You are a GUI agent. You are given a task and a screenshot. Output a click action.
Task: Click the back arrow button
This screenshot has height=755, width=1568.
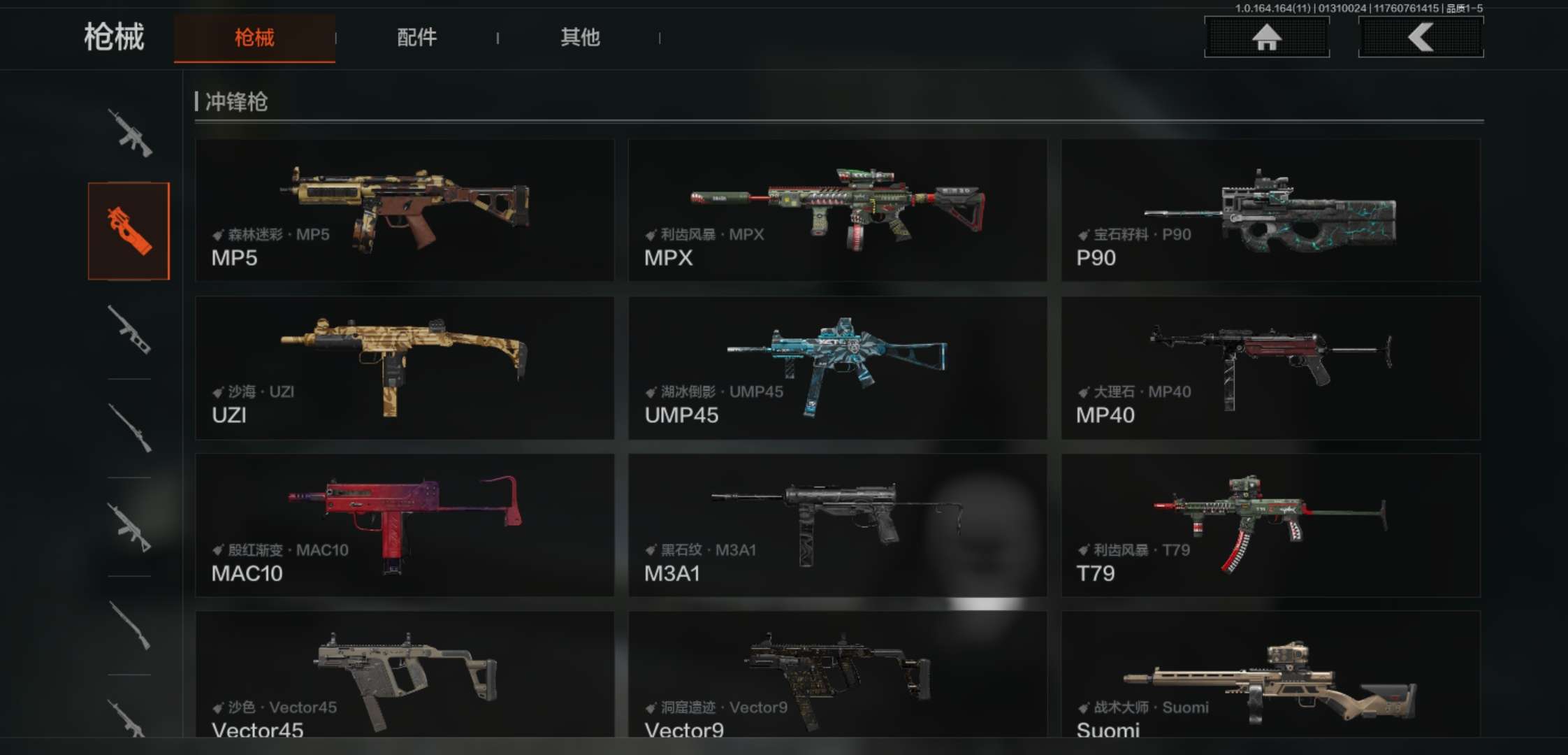(x=1421, y=38)
